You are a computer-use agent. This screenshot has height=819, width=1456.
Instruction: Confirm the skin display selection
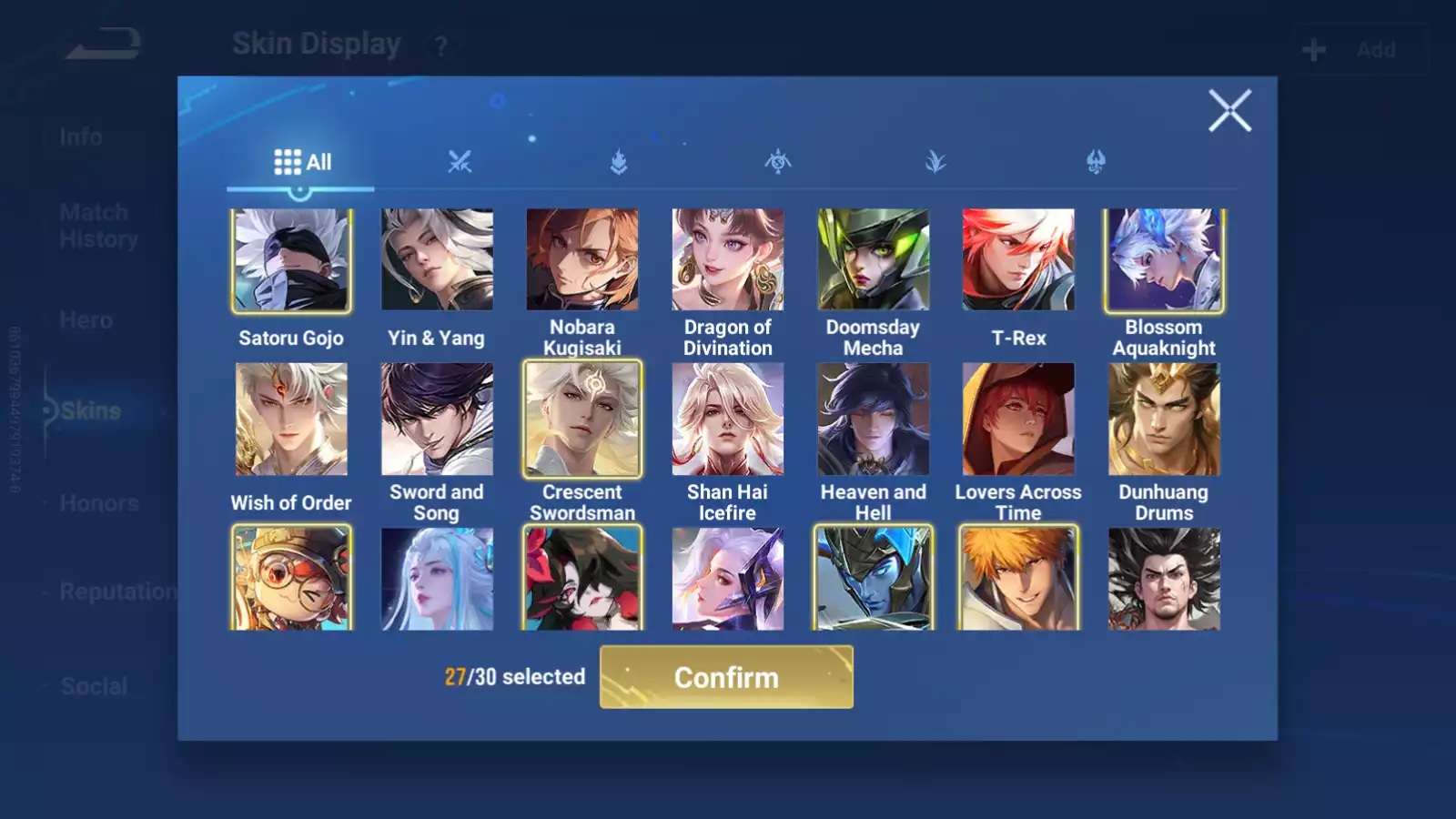[726, 677]
